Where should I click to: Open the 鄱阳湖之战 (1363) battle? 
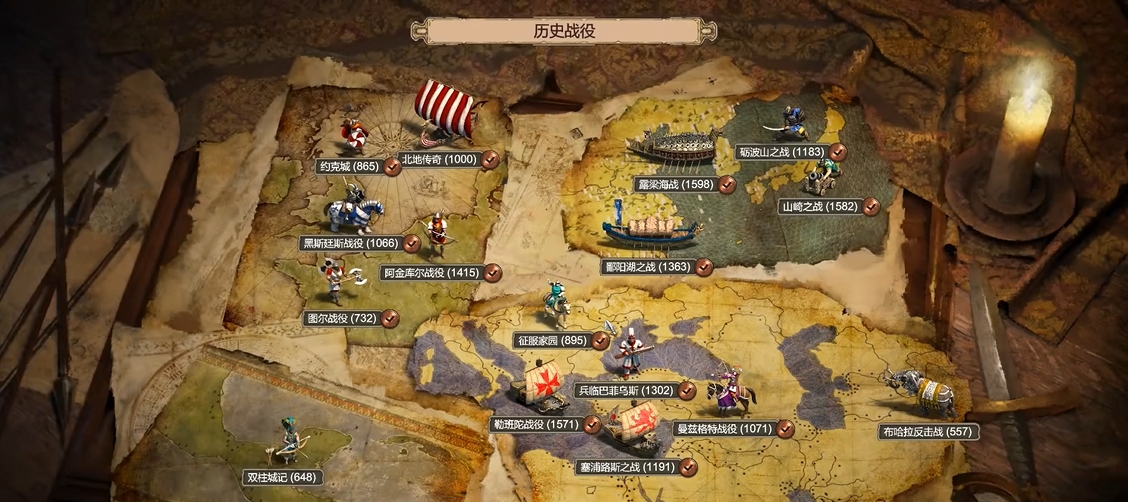pyautogui.click(x=647, y=267)
